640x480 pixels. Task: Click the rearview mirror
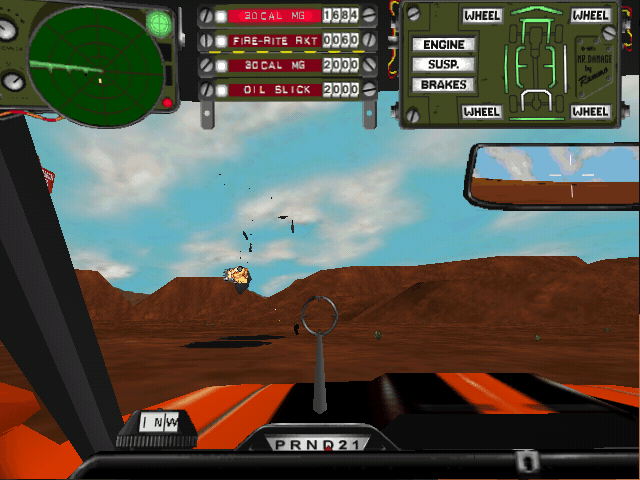tap(555, 176)
